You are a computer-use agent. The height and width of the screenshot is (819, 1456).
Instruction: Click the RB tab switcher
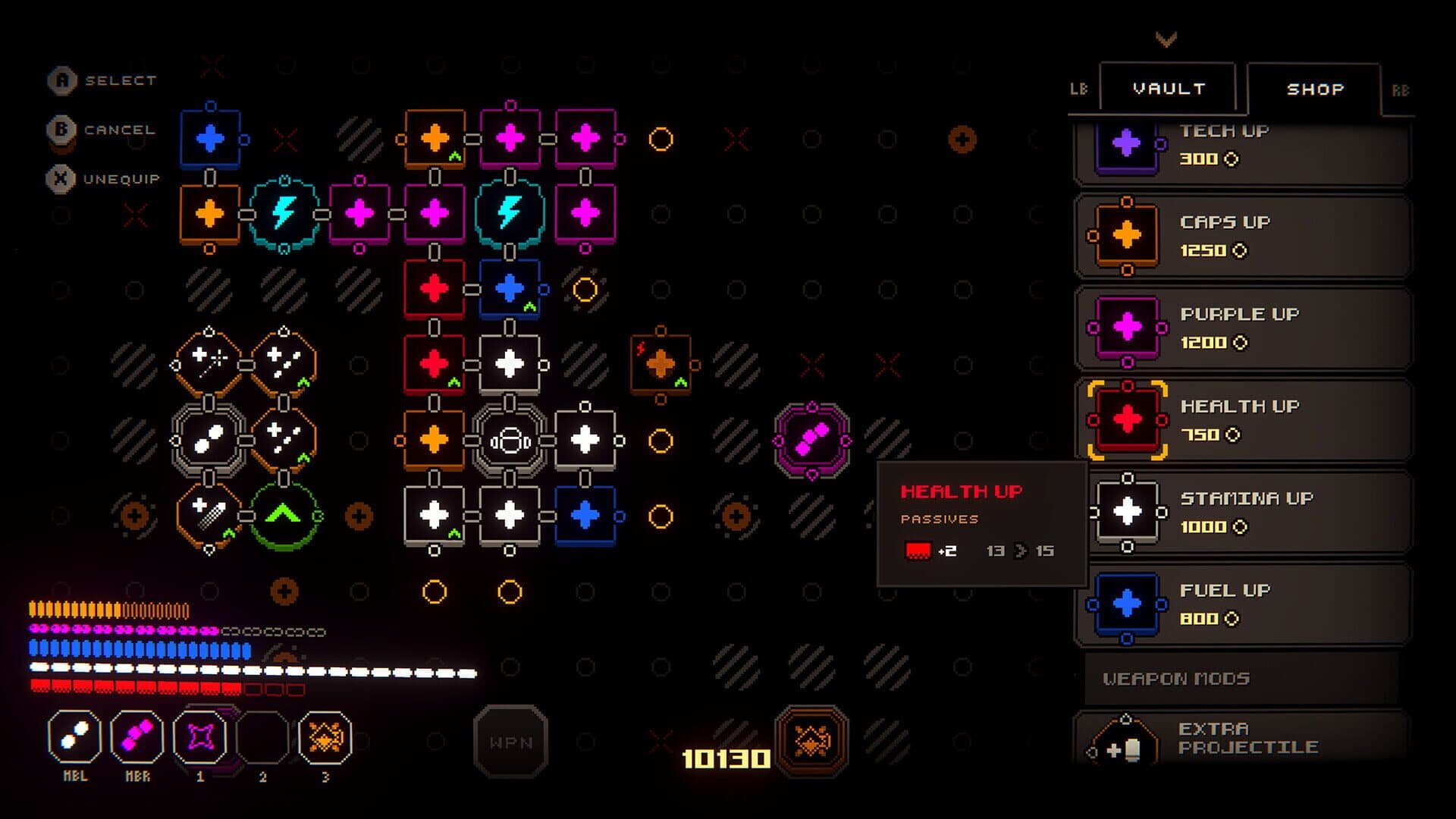click(x=1402, y=87)
